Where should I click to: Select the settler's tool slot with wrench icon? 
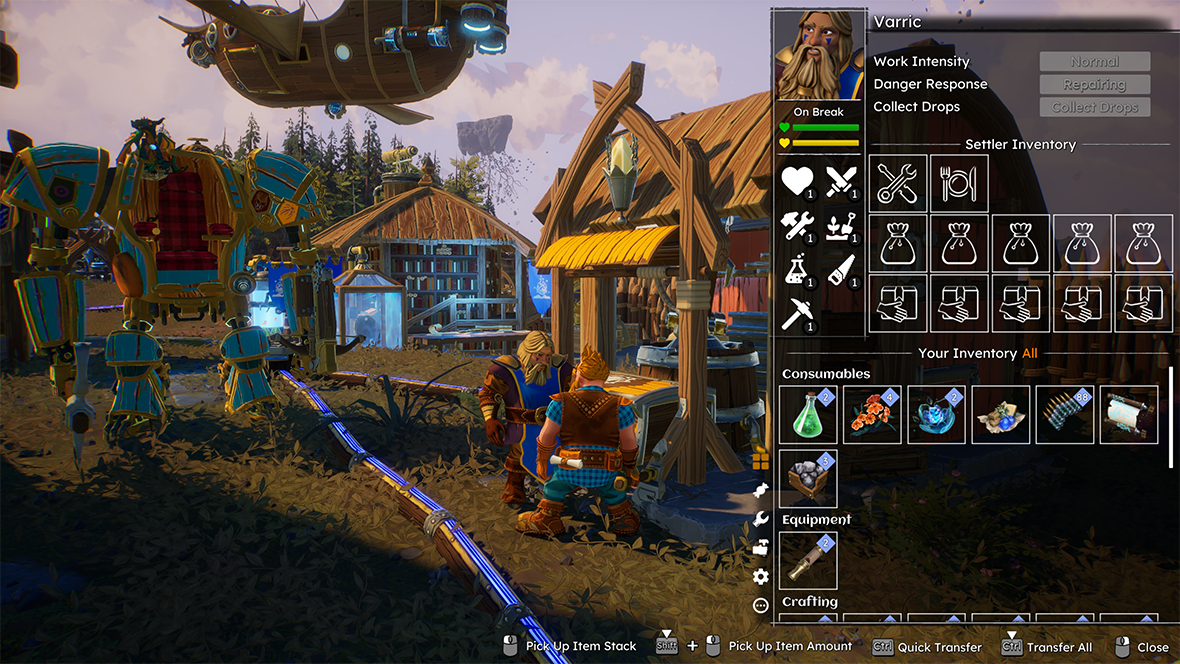click(x=898, y=183)
